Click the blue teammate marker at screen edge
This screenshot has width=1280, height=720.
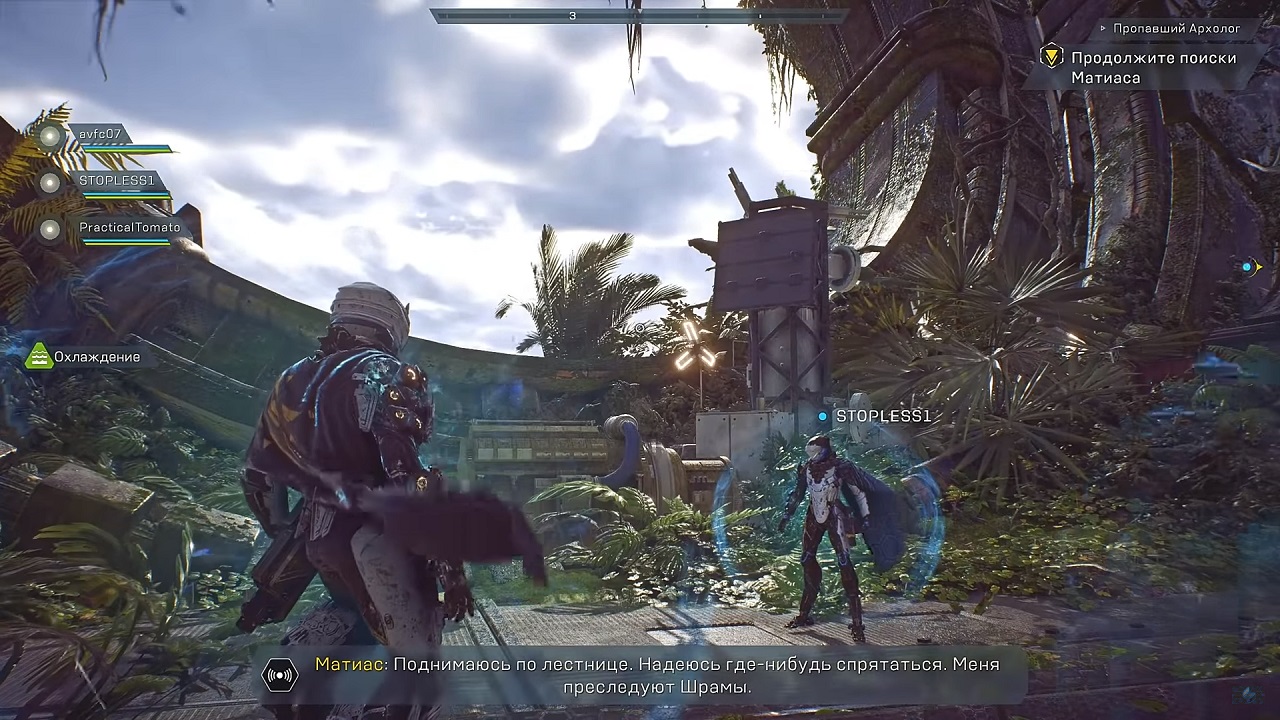[x=1247, y=267]
